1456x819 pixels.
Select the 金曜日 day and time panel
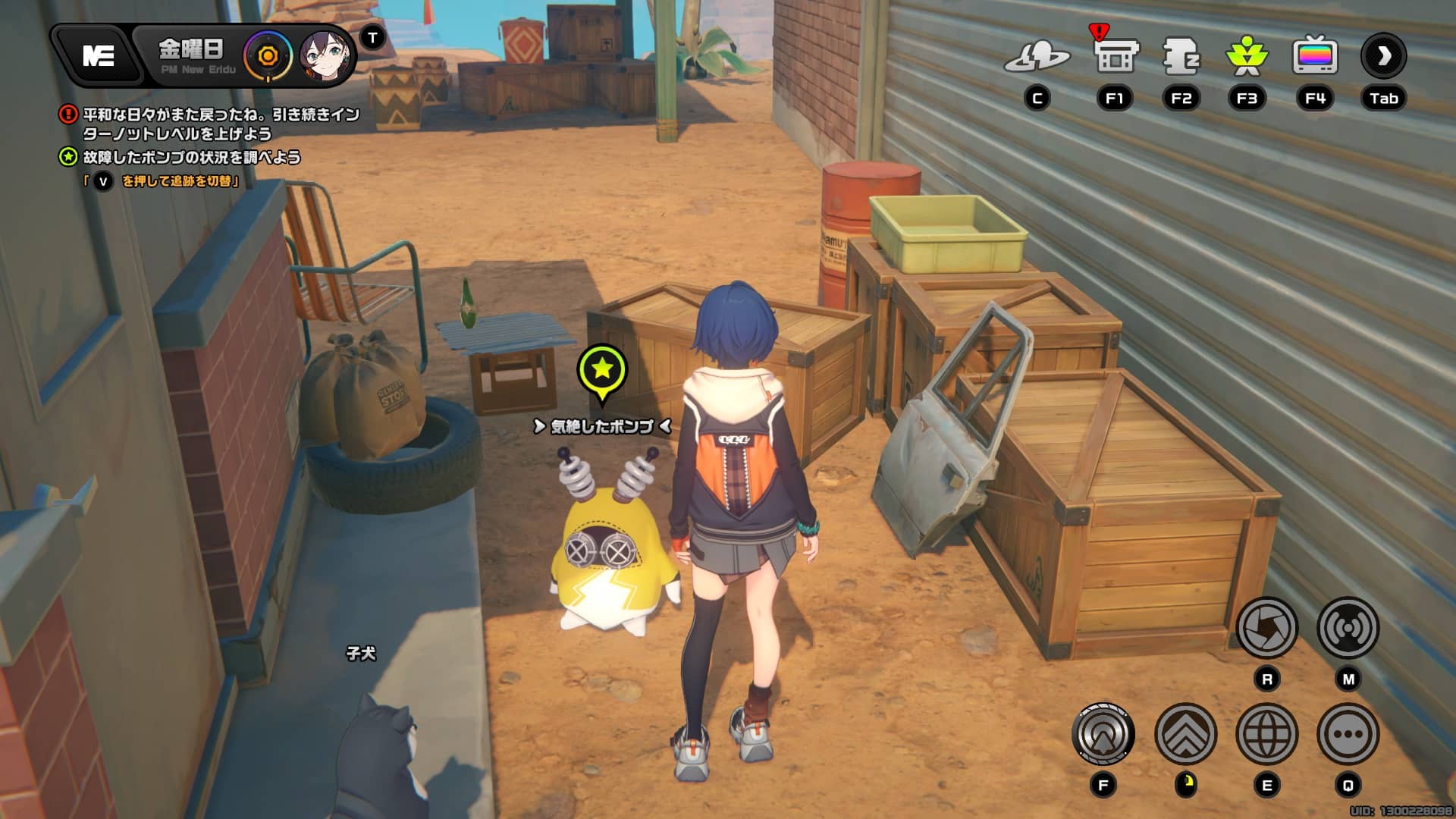tap(192, 55)
